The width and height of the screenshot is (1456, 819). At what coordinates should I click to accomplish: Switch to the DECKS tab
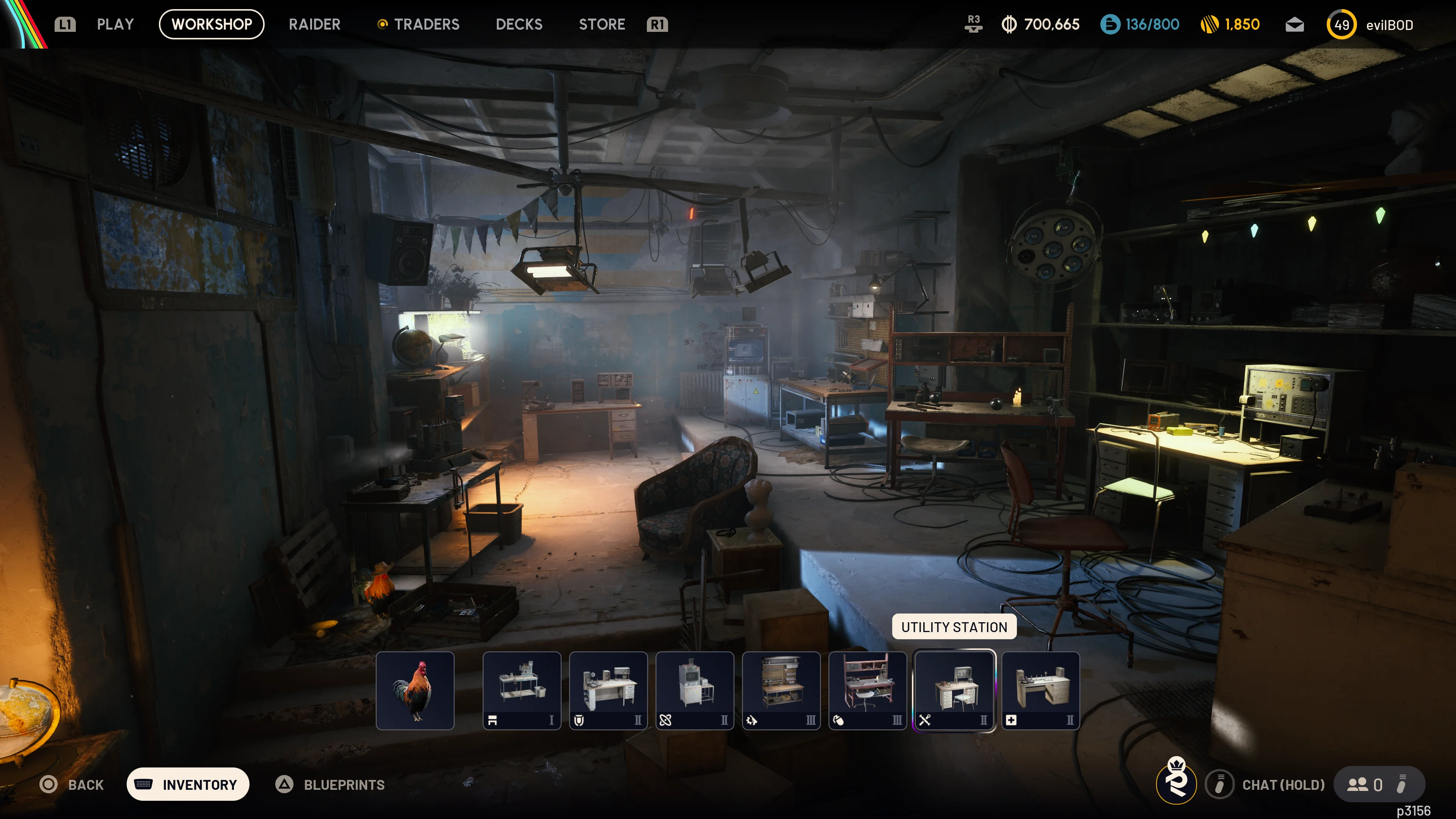click(x=519, y=24)
